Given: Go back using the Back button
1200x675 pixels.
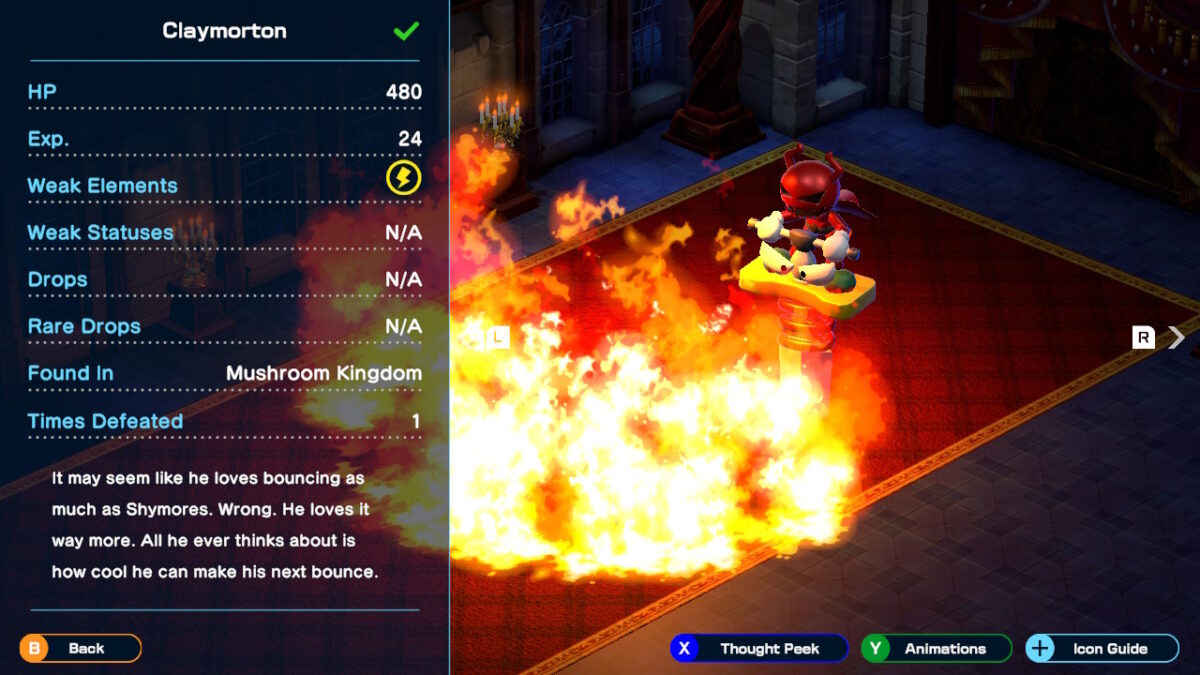Looking at the screenshot, I should click(x=80, y=648).
